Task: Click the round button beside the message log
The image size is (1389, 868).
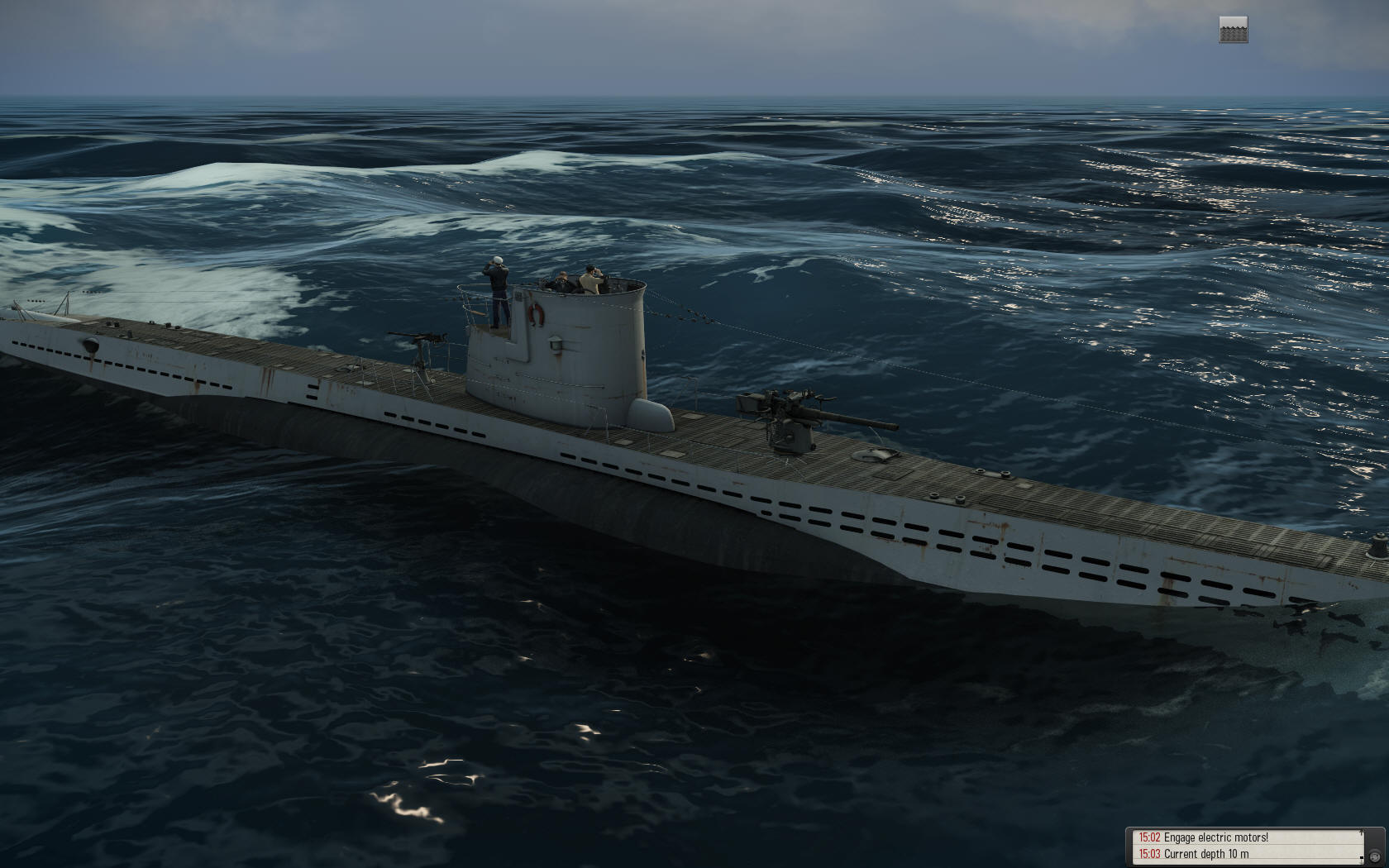Action: (x=1373, y=855)
